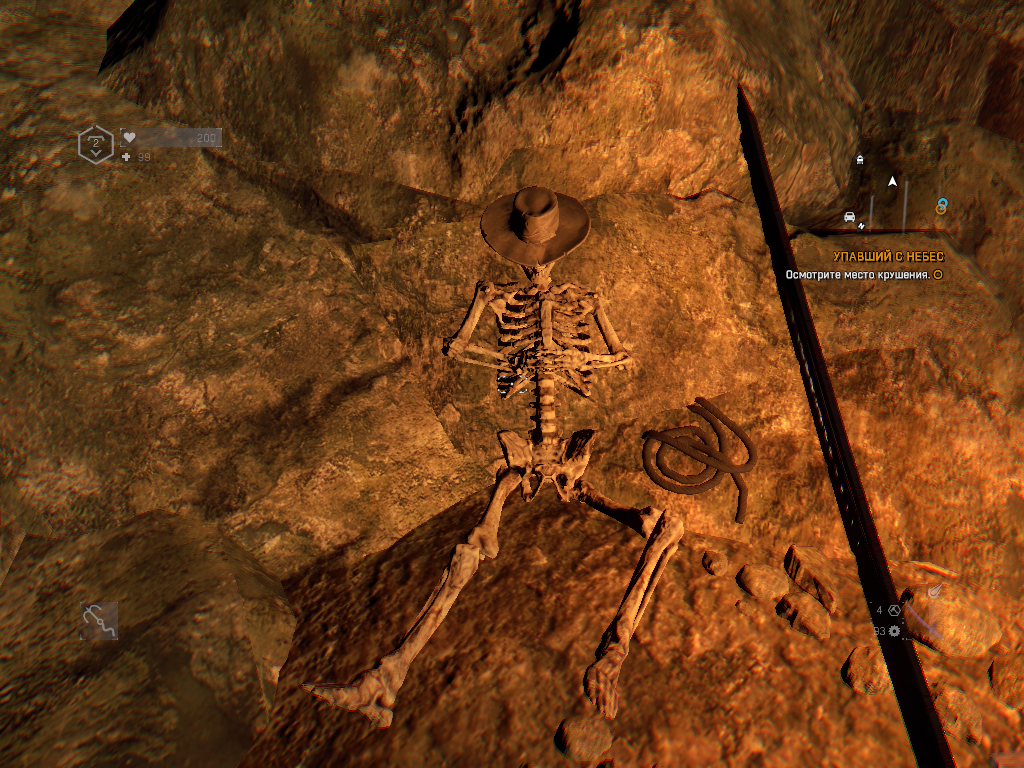1024x768 pixels.
Task: Select the lightning bolt marker on the minimap
Action: point(861,226)
